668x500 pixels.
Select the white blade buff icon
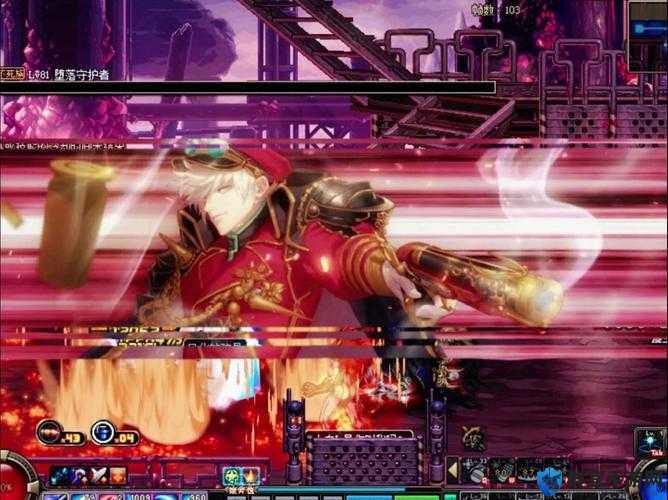point(99,476)
